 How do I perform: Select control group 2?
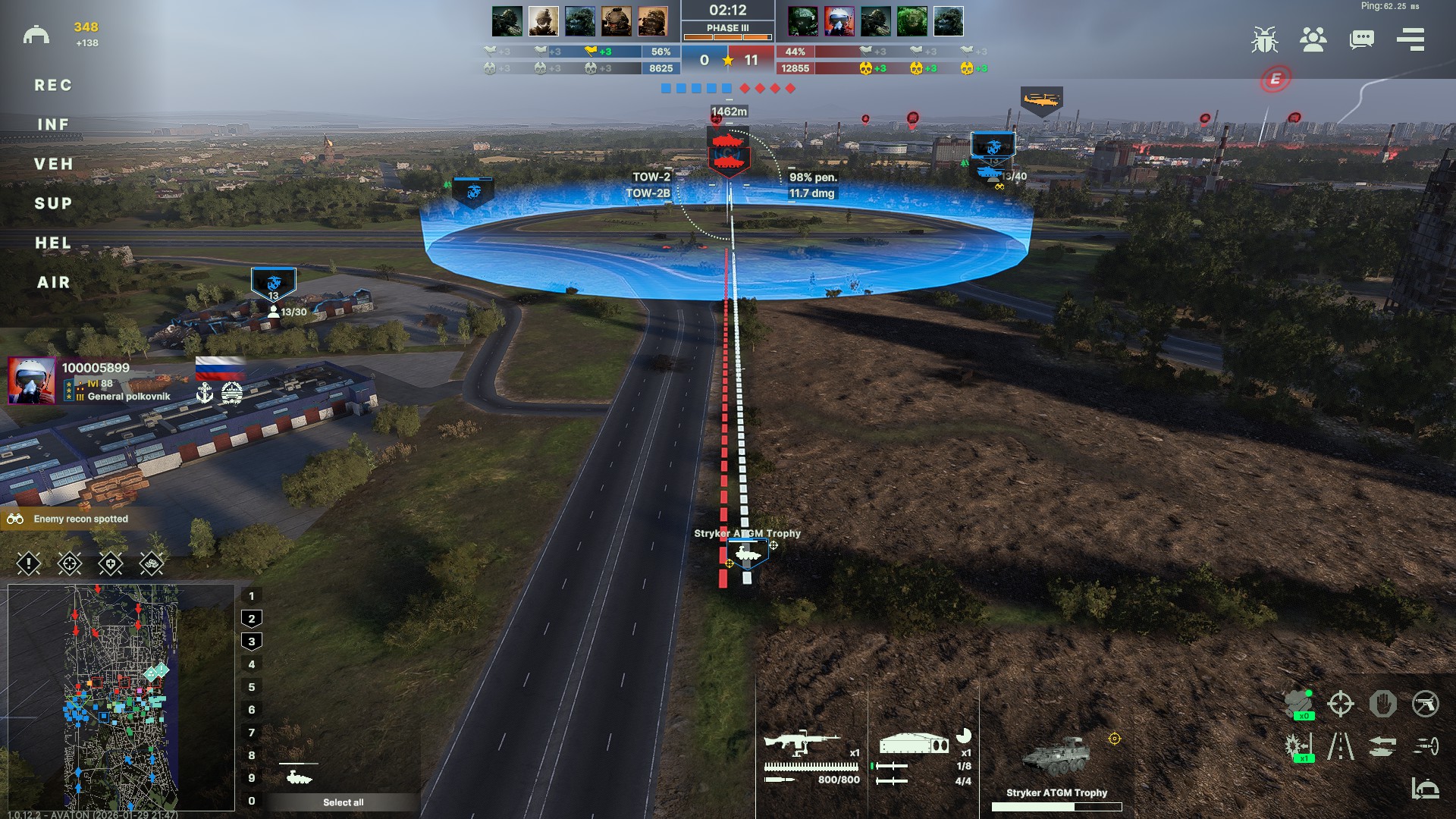click(252, 619)
